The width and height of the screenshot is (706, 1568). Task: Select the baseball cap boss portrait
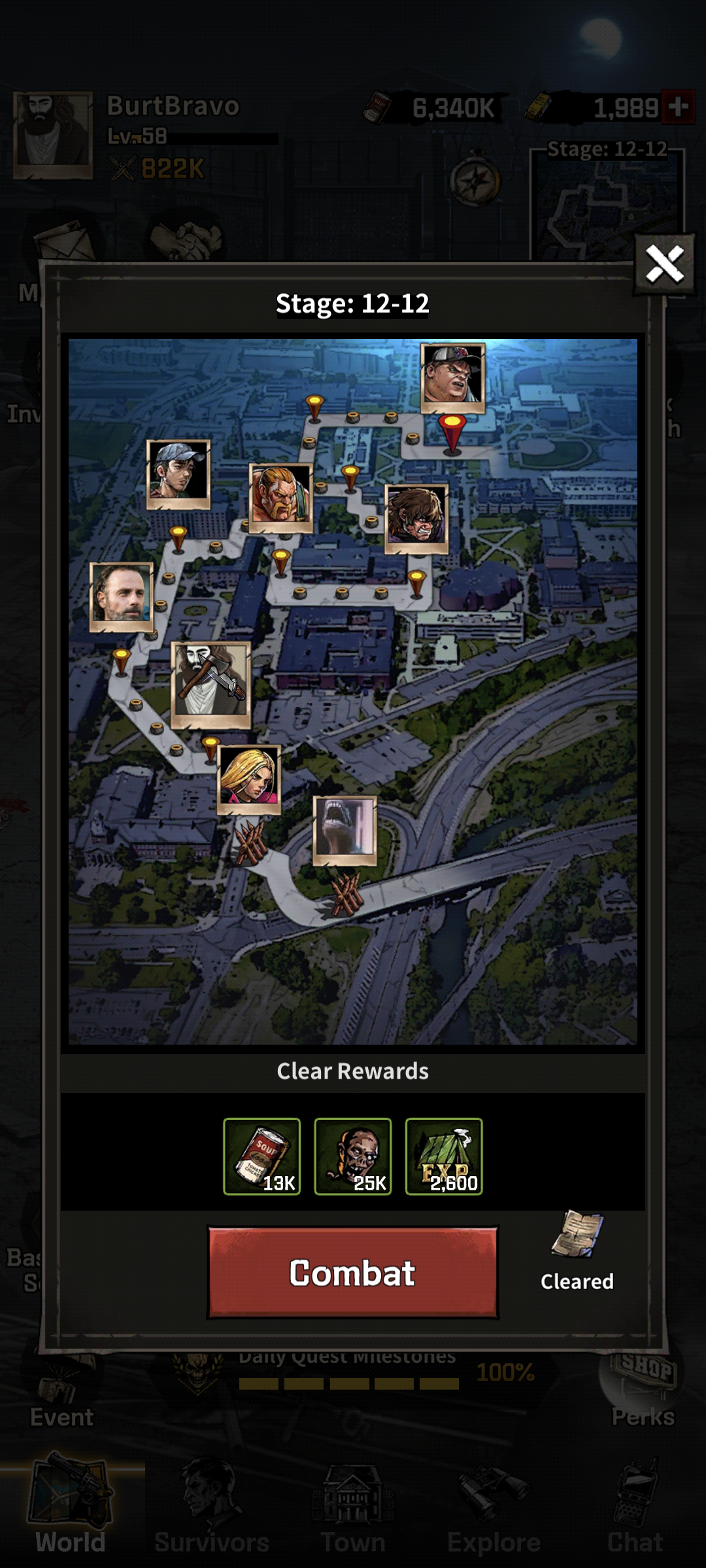pos(452,378)
